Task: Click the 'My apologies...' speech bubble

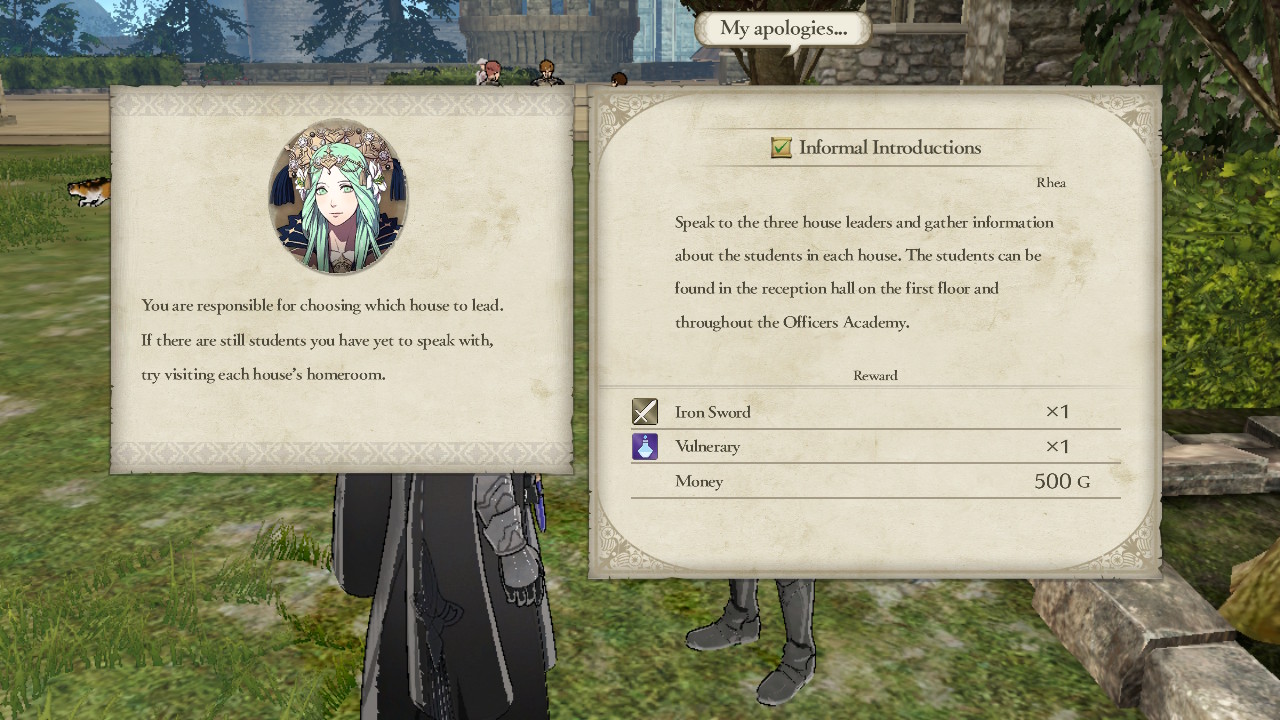Action: pos(782,29)
